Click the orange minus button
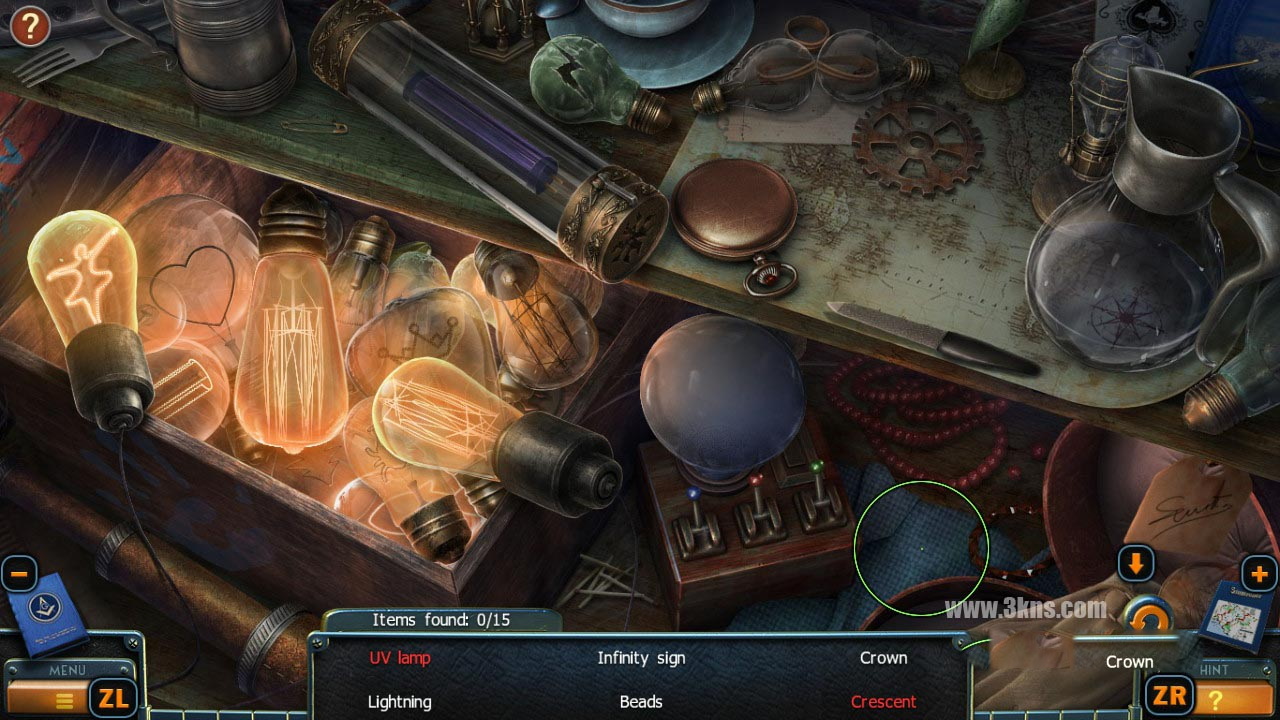Viewport: 1280px width, 720px height. click(x=19, y=575)
